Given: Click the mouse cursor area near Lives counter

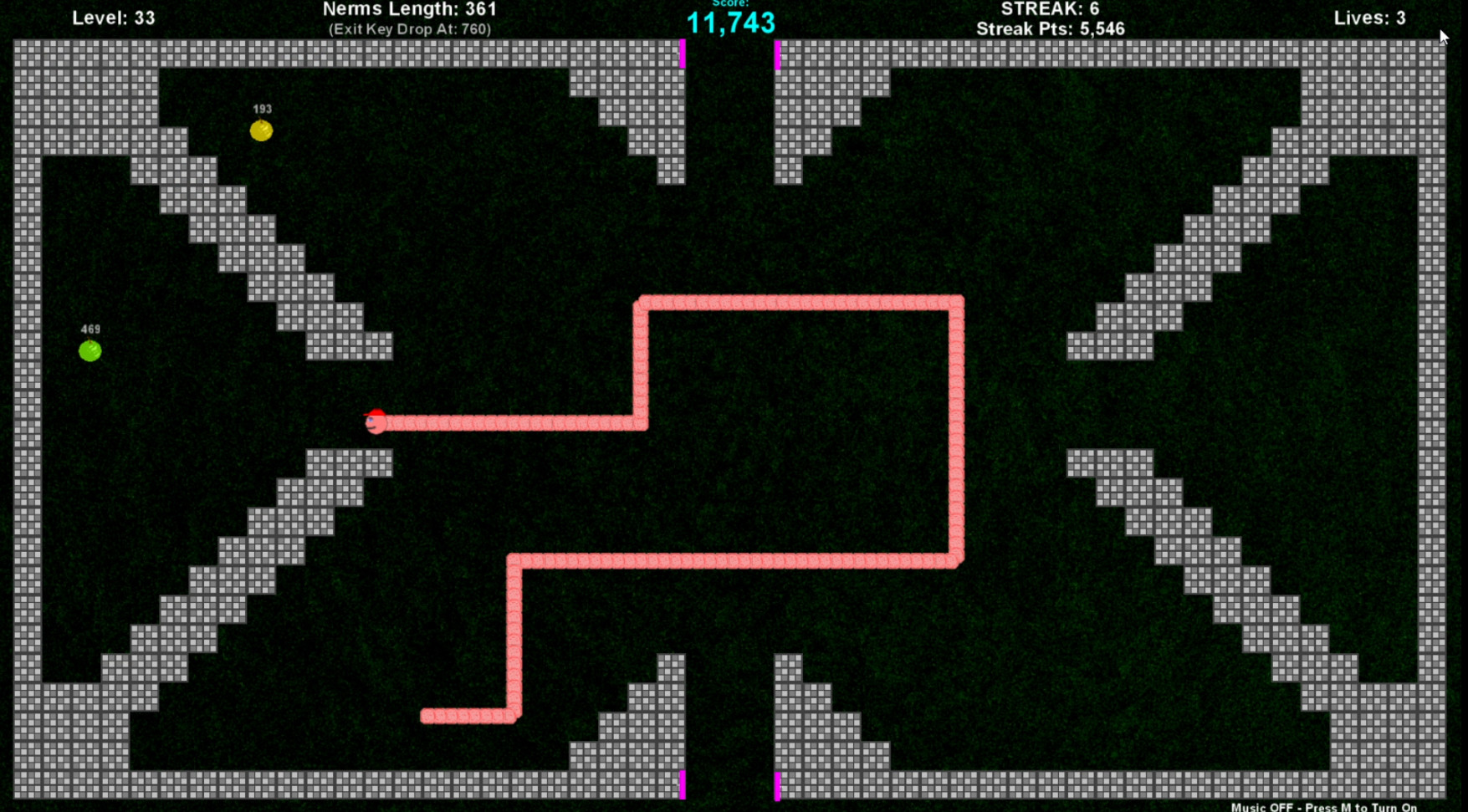Looking at the screenshot, I should [1444, 36].
